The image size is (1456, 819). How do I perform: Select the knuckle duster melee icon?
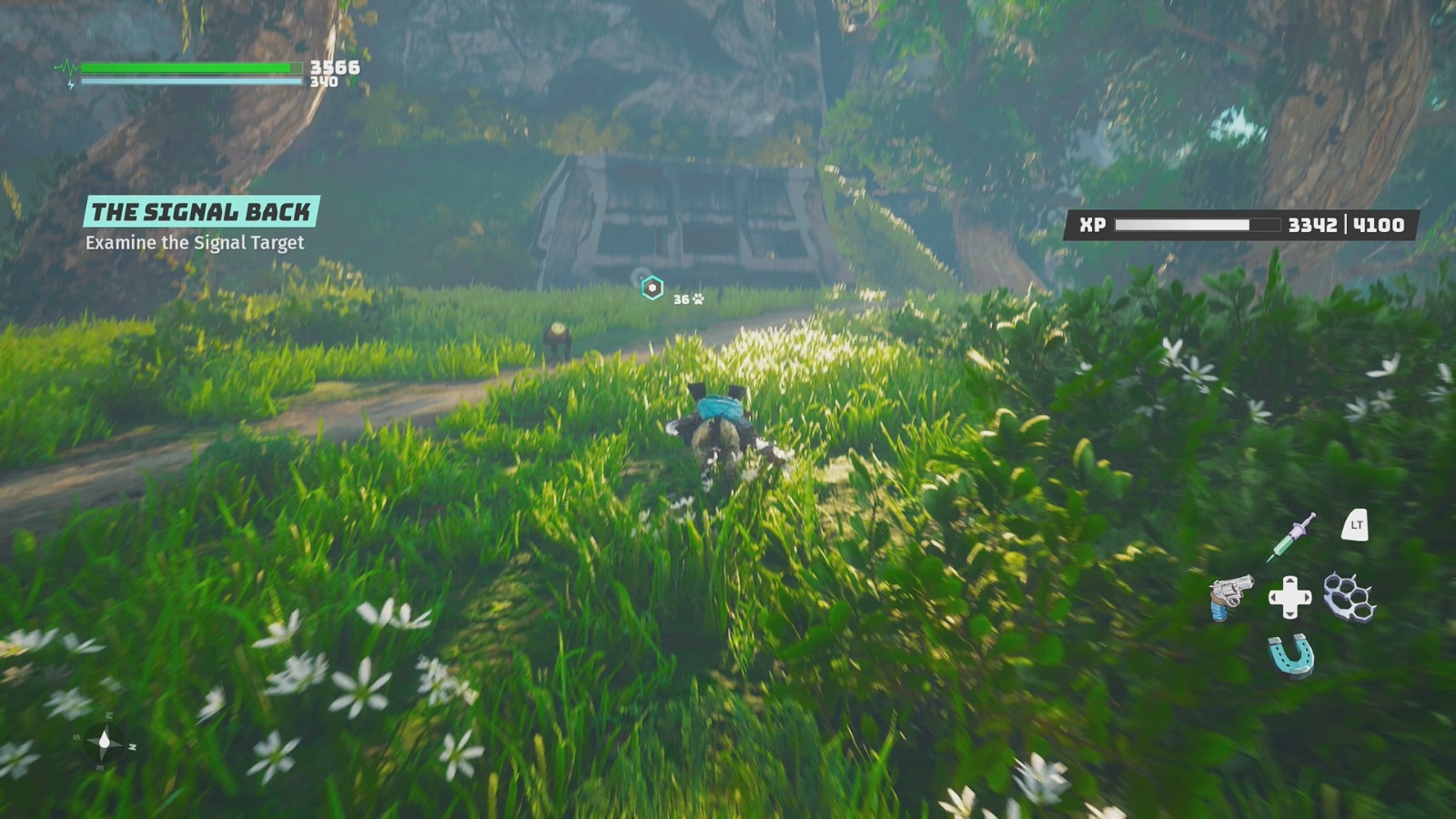click(1349, 597)
